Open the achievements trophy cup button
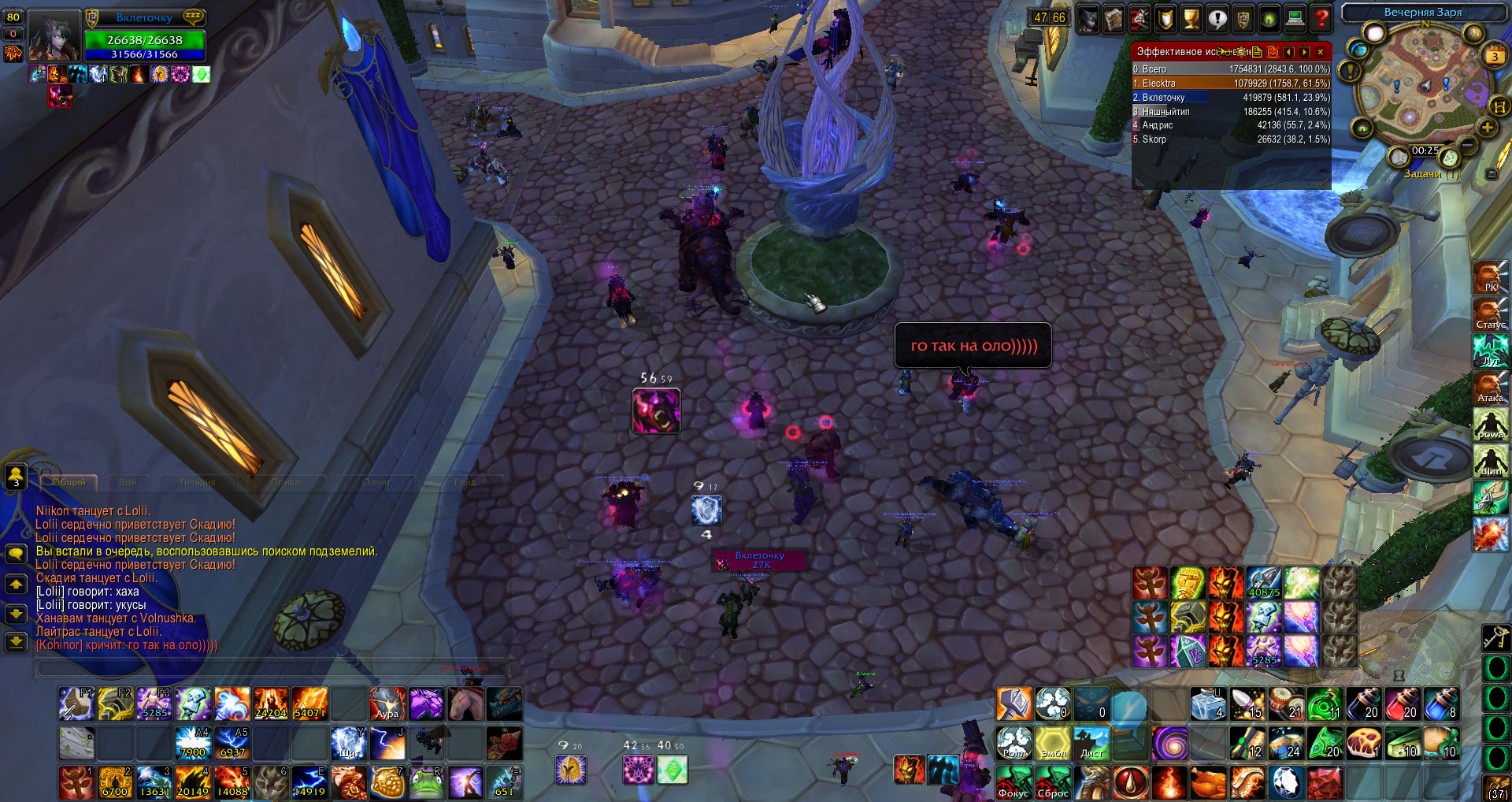The image size is (1512, 802). coord(1191,18)
